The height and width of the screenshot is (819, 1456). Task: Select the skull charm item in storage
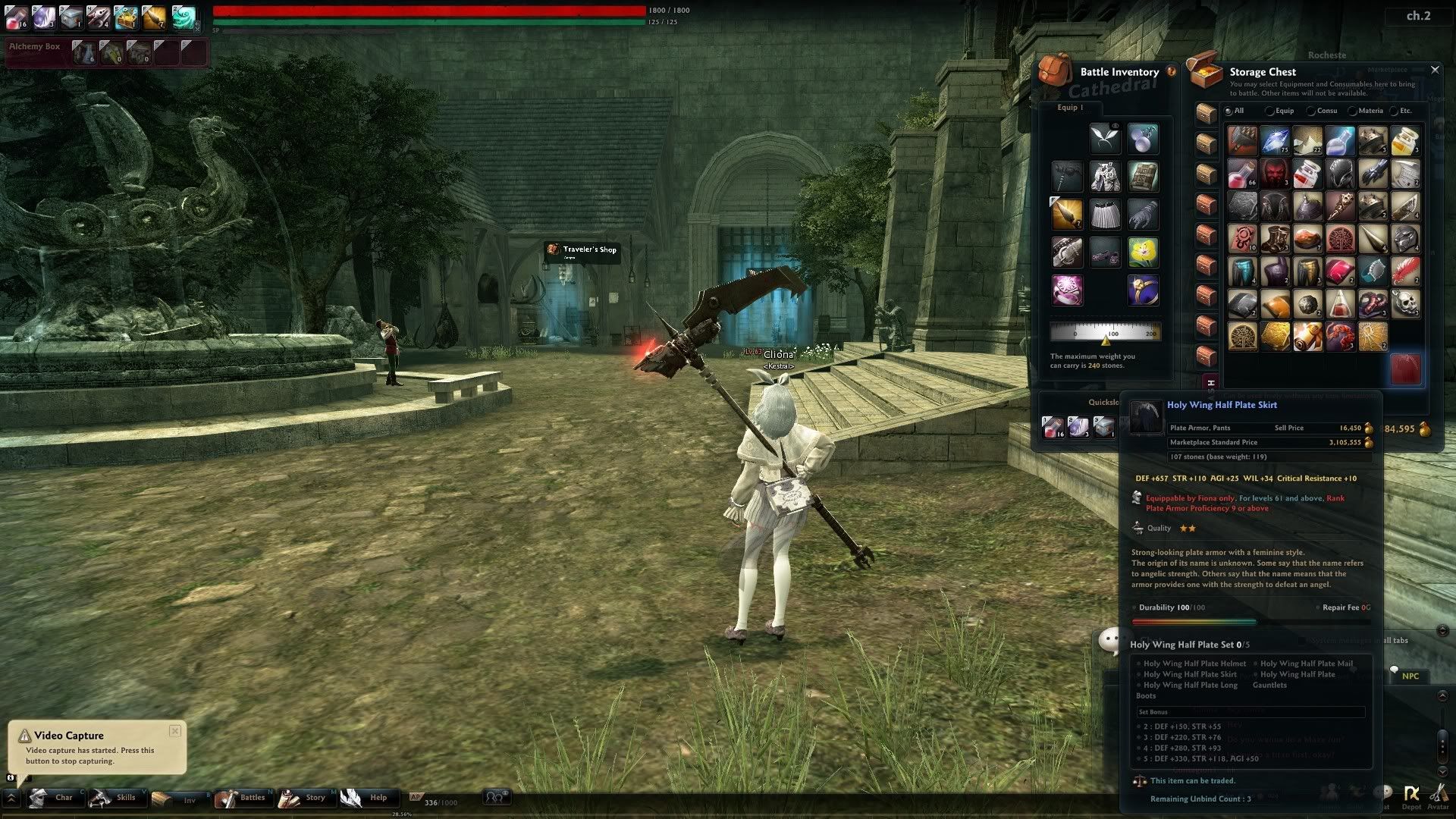[x=1405, y=303]
